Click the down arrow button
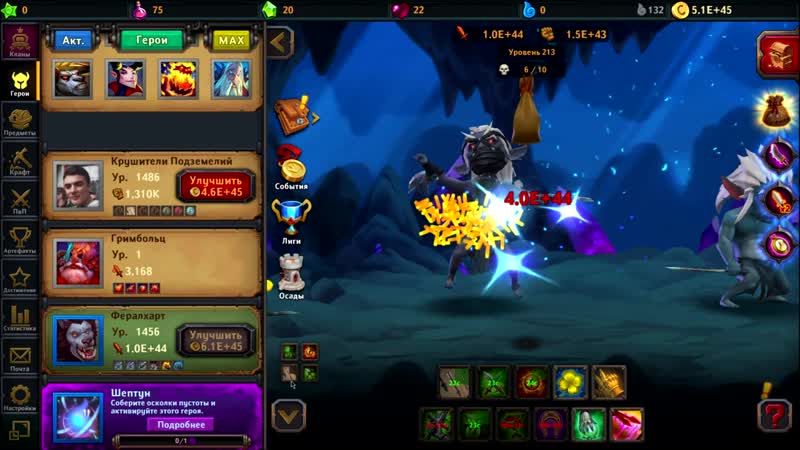This screenshot has width=800, height=450. 288,412
